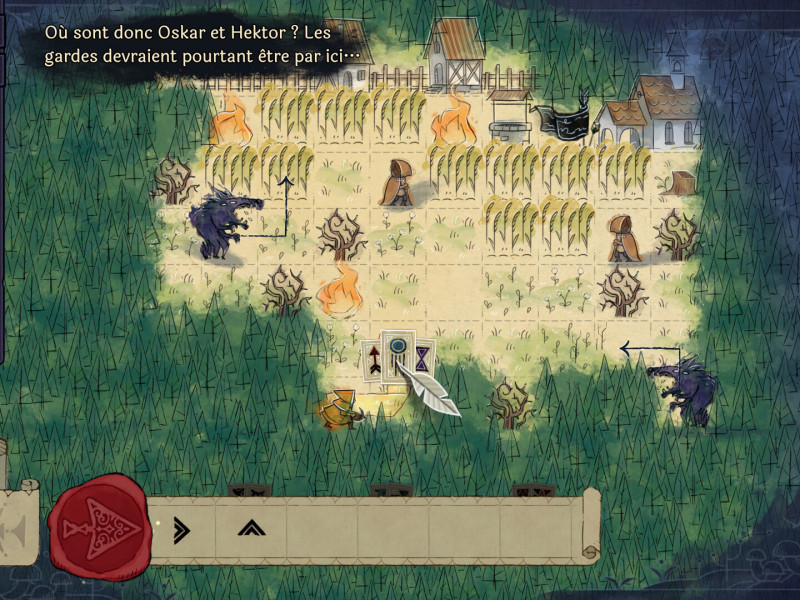Click the red wax seal button
This screenshot has width=800, height=600.
100,528
